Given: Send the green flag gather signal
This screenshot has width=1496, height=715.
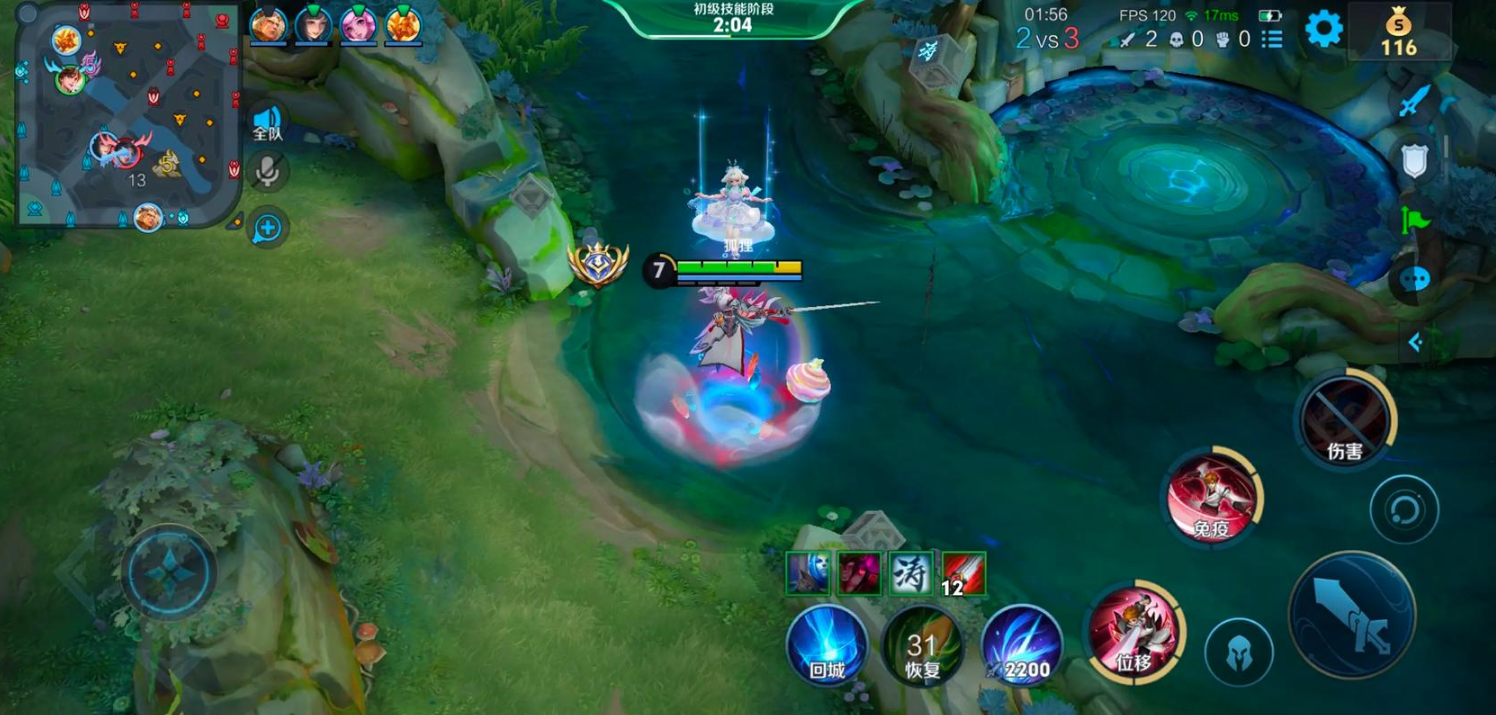Looking at the screenshot, I should (x=1415, y=219).
